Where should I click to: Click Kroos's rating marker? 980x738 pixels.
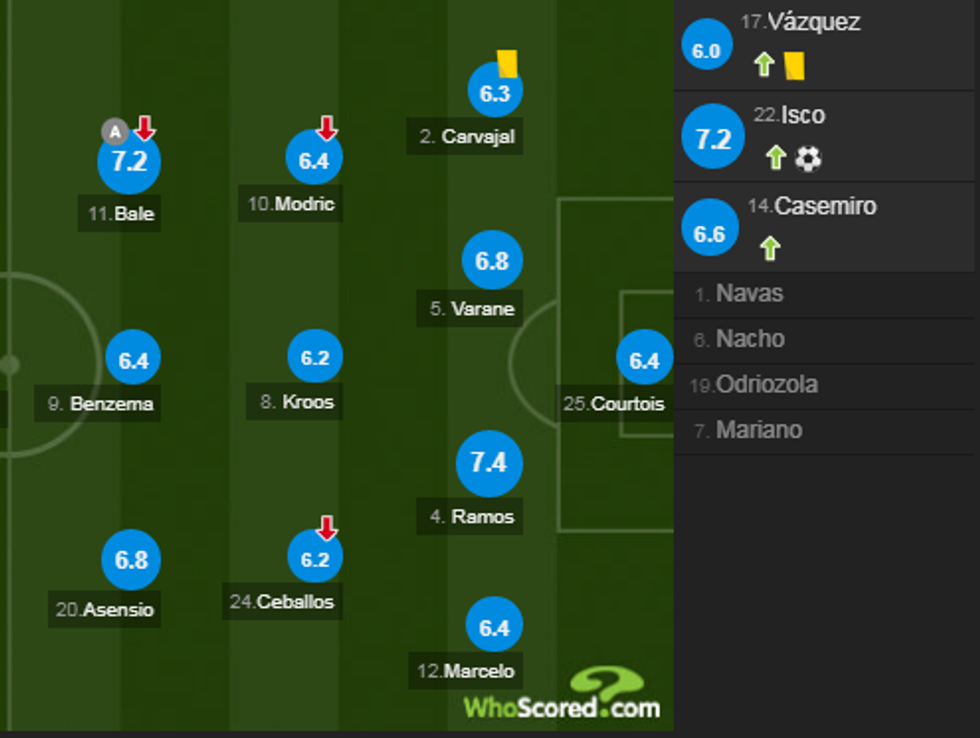tap(315, 358)
